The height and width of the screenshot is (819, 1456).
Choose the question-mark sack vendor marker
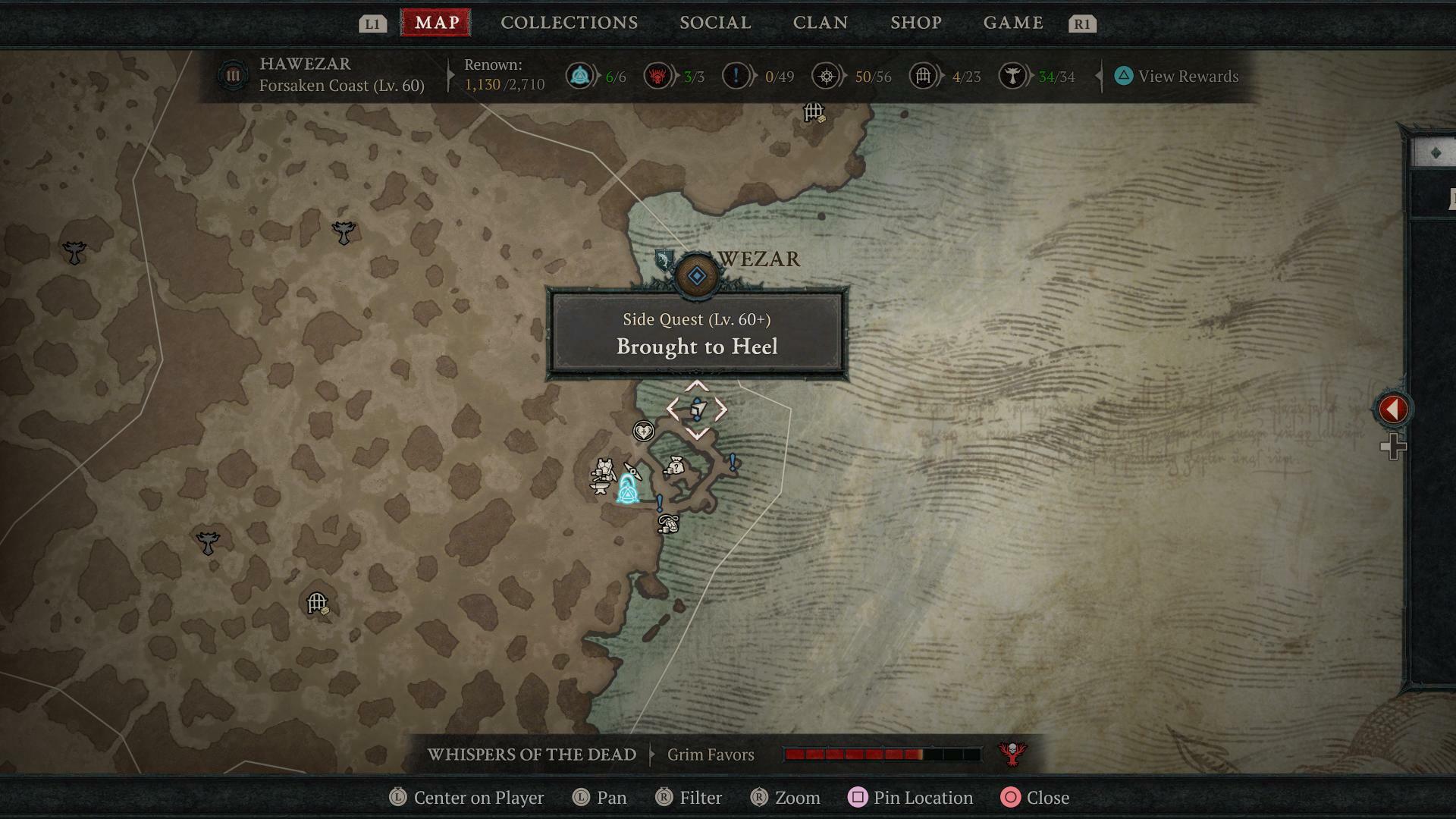[x=674, y=466]
